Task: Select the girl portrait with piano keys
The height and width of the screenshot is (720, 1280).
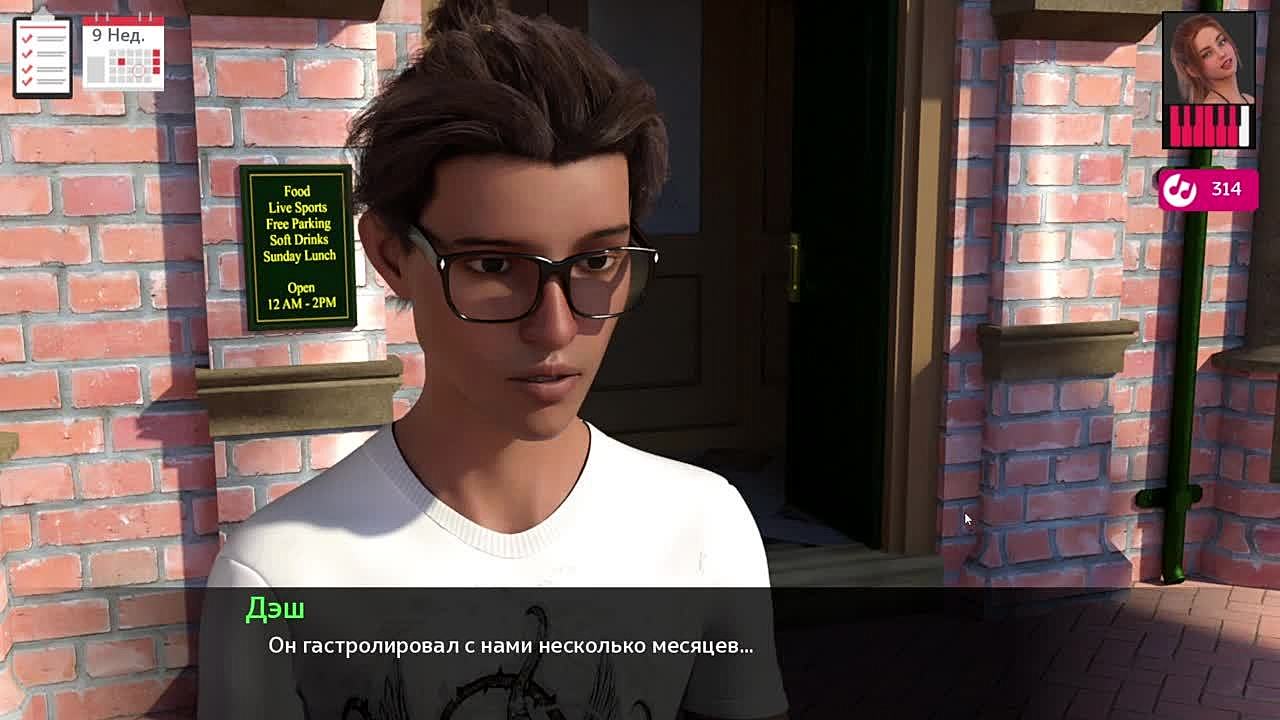Action: click(x=1209, y=80)
